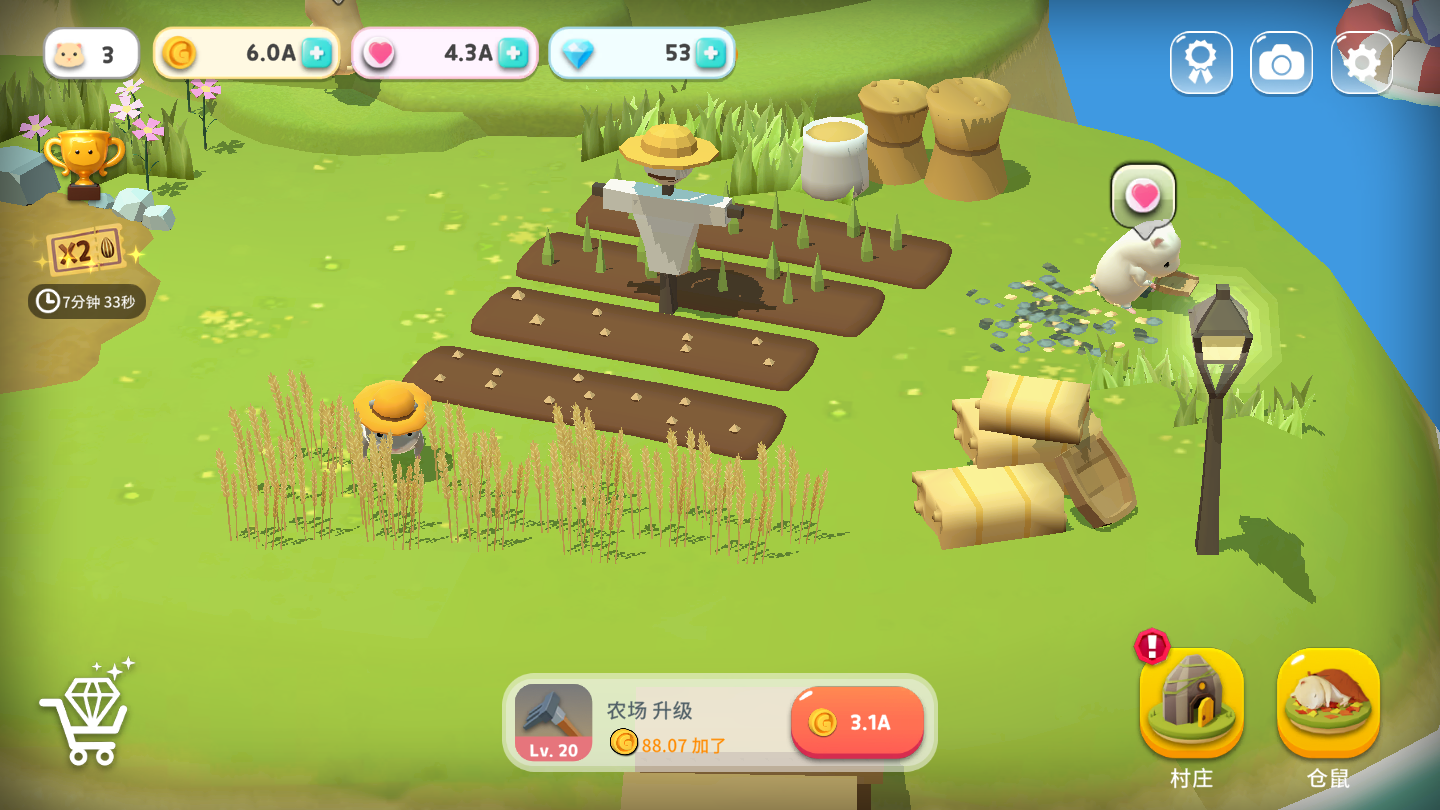The height and width of the screenshot is (810, 1440).
Task: Select the hamster count badge
Action: click(90, 54)
